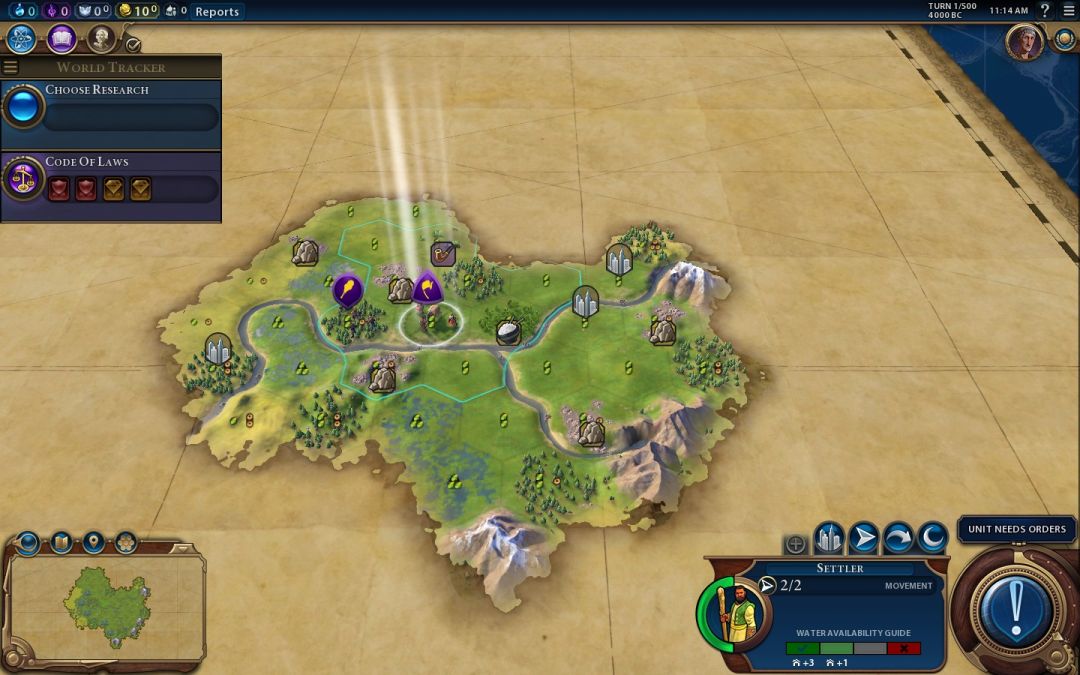1080x675 pixels.
Task: Activate the Settler move-to command
Action: pos(863,539)
